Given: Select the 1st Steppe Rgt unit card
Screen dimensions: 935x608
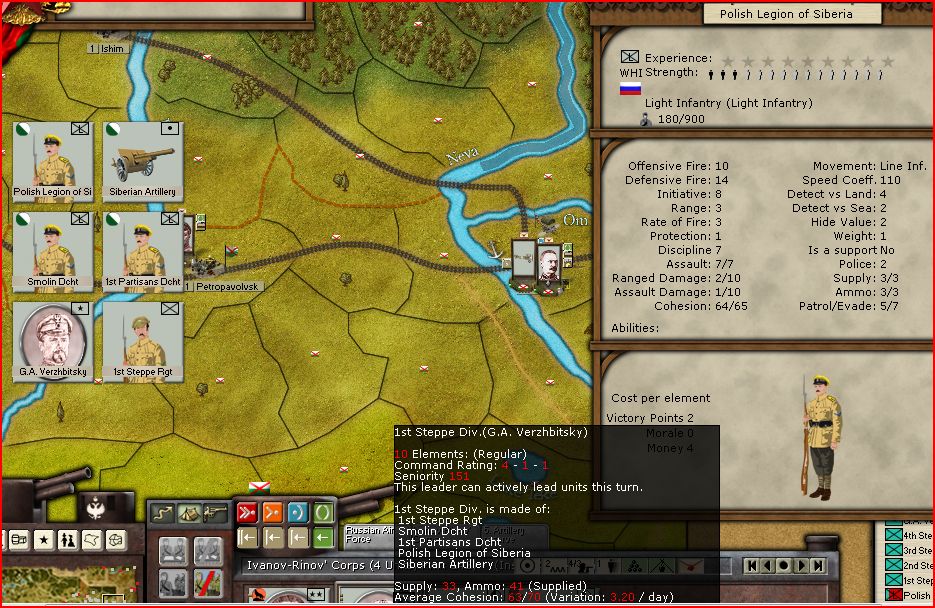Looking at the screenshot, I should point(142,341).
